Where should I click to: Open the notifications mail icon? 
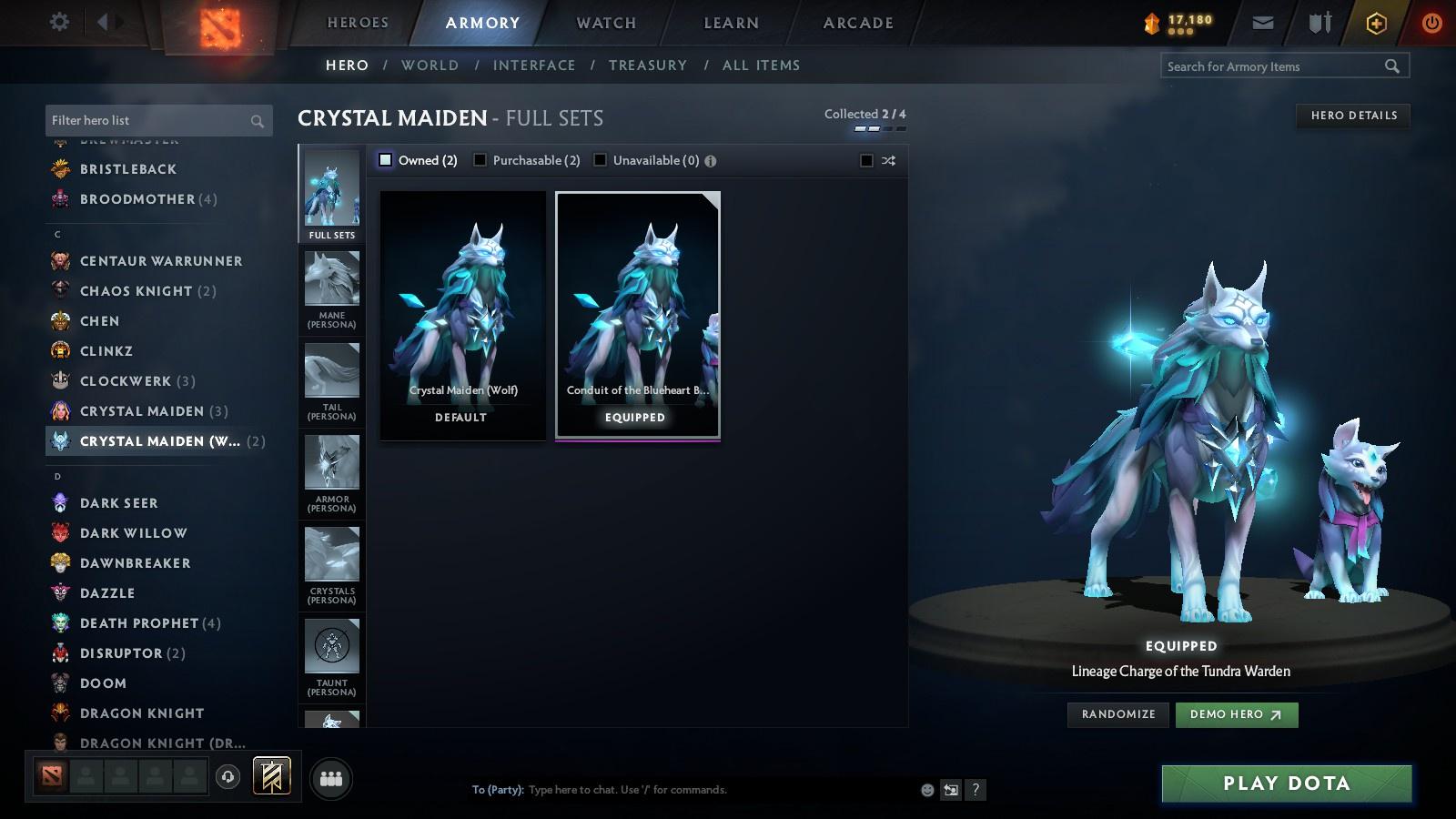coord(1263,22)
